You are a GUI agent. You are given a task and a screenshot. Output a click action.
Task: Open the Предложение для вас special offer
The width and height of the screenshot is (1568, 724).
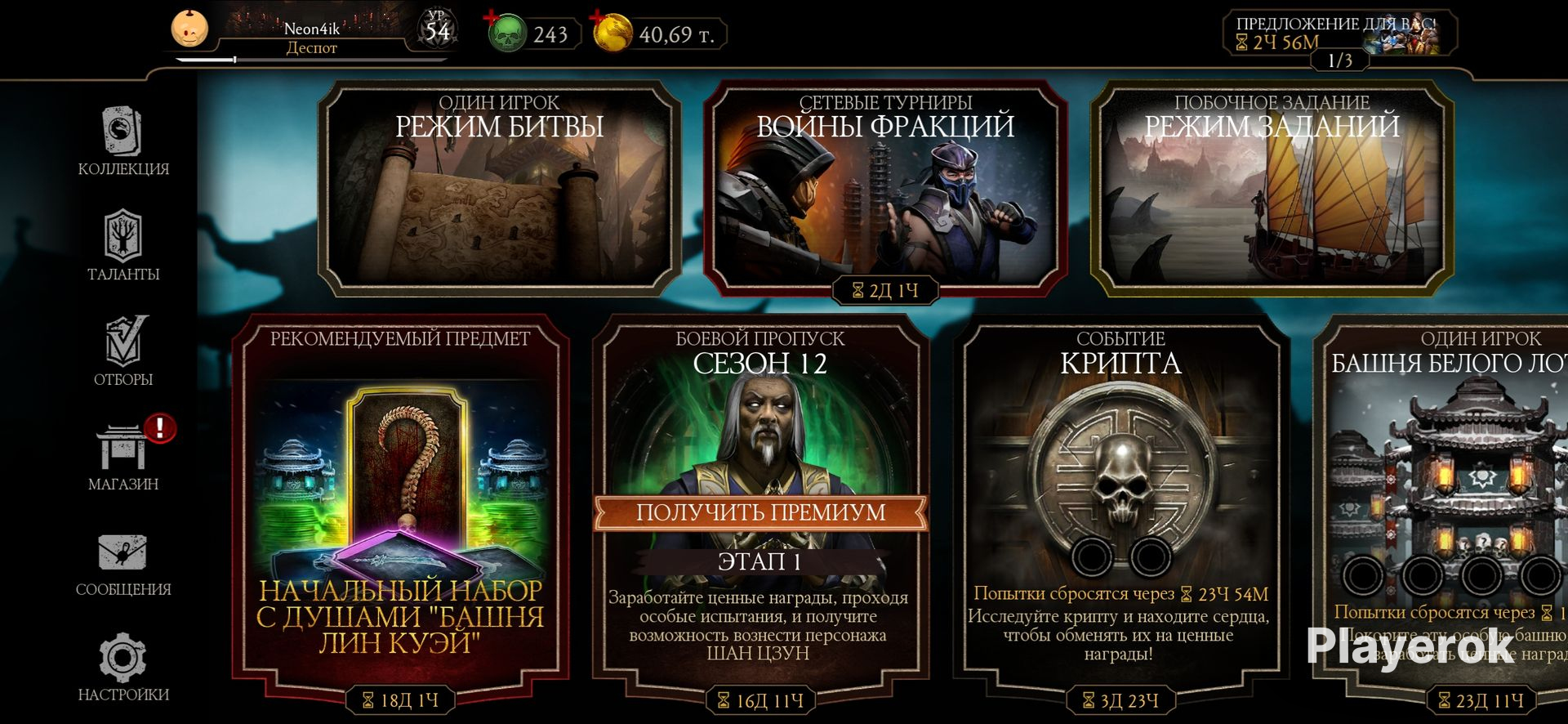[x=1339, y=34]
